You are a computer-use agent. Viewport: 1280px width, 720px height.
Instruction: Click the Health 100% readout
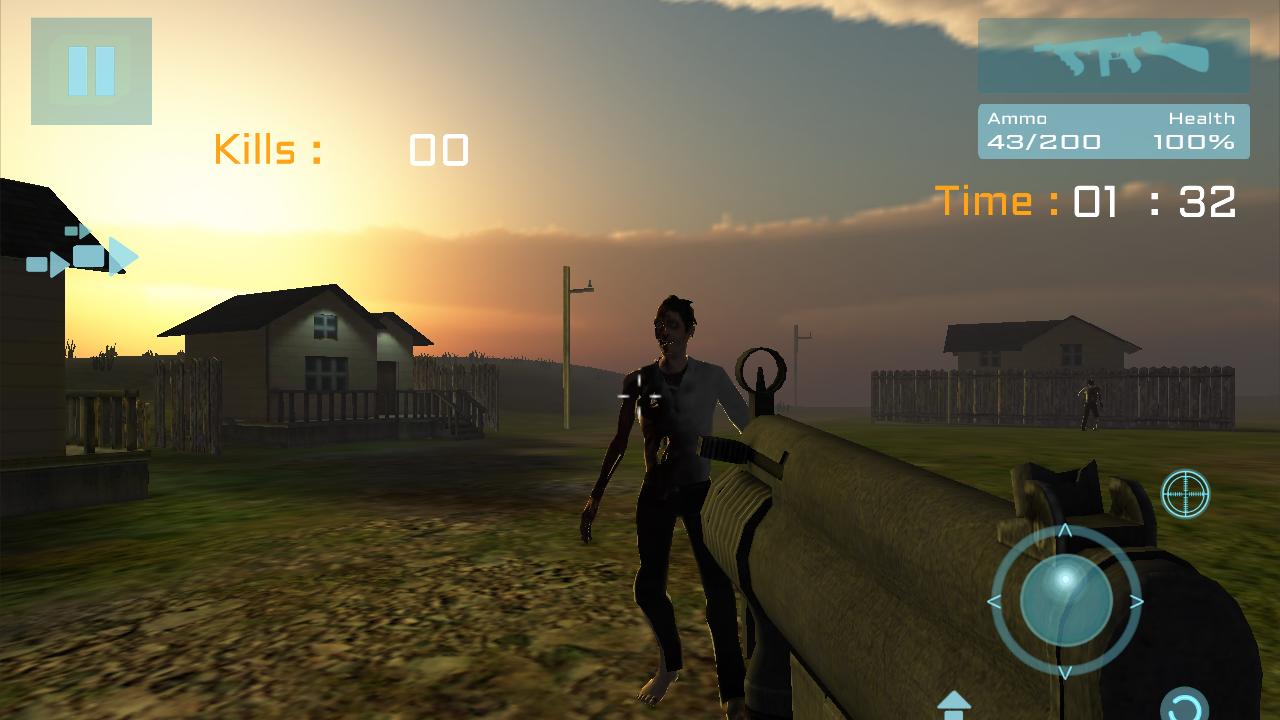pyautogui.click(x=1196, y=141)
